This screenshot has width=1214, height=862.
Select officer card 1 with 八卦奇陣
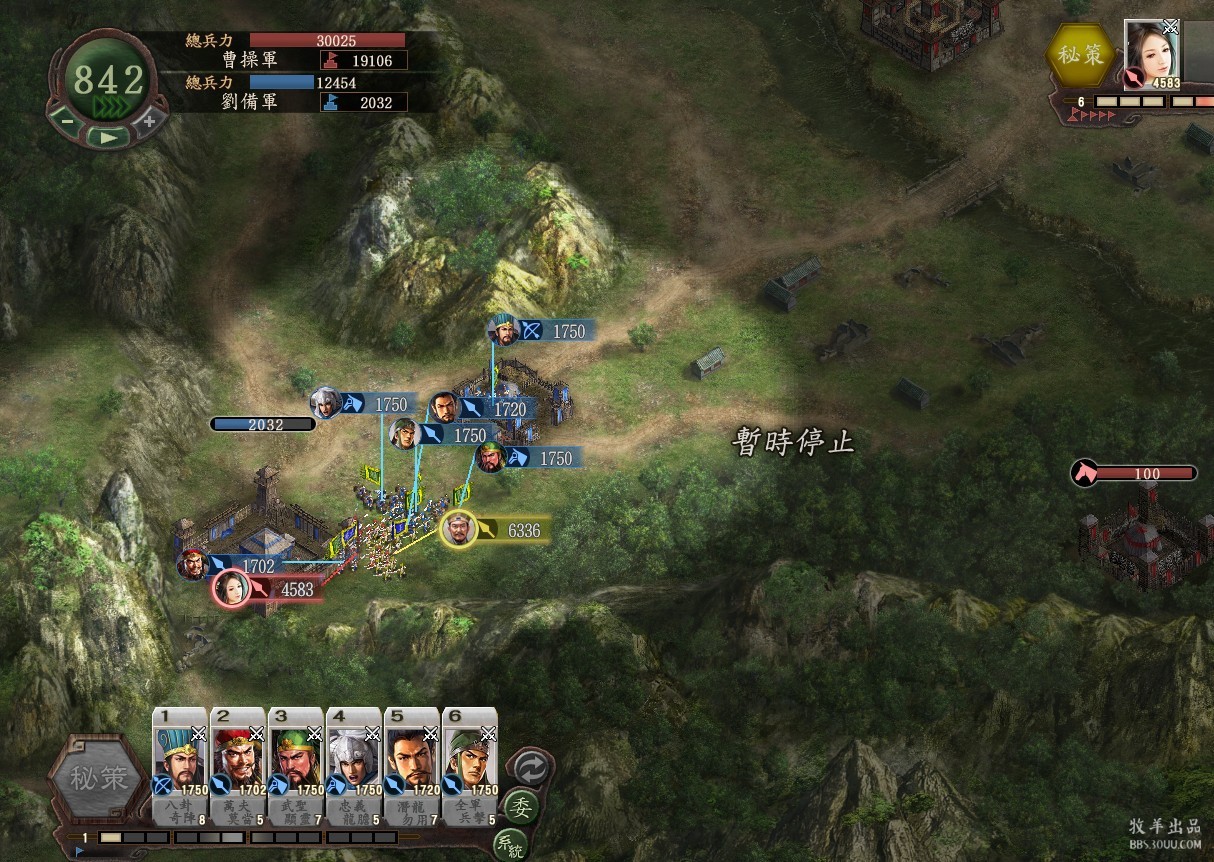click(181, 766)
